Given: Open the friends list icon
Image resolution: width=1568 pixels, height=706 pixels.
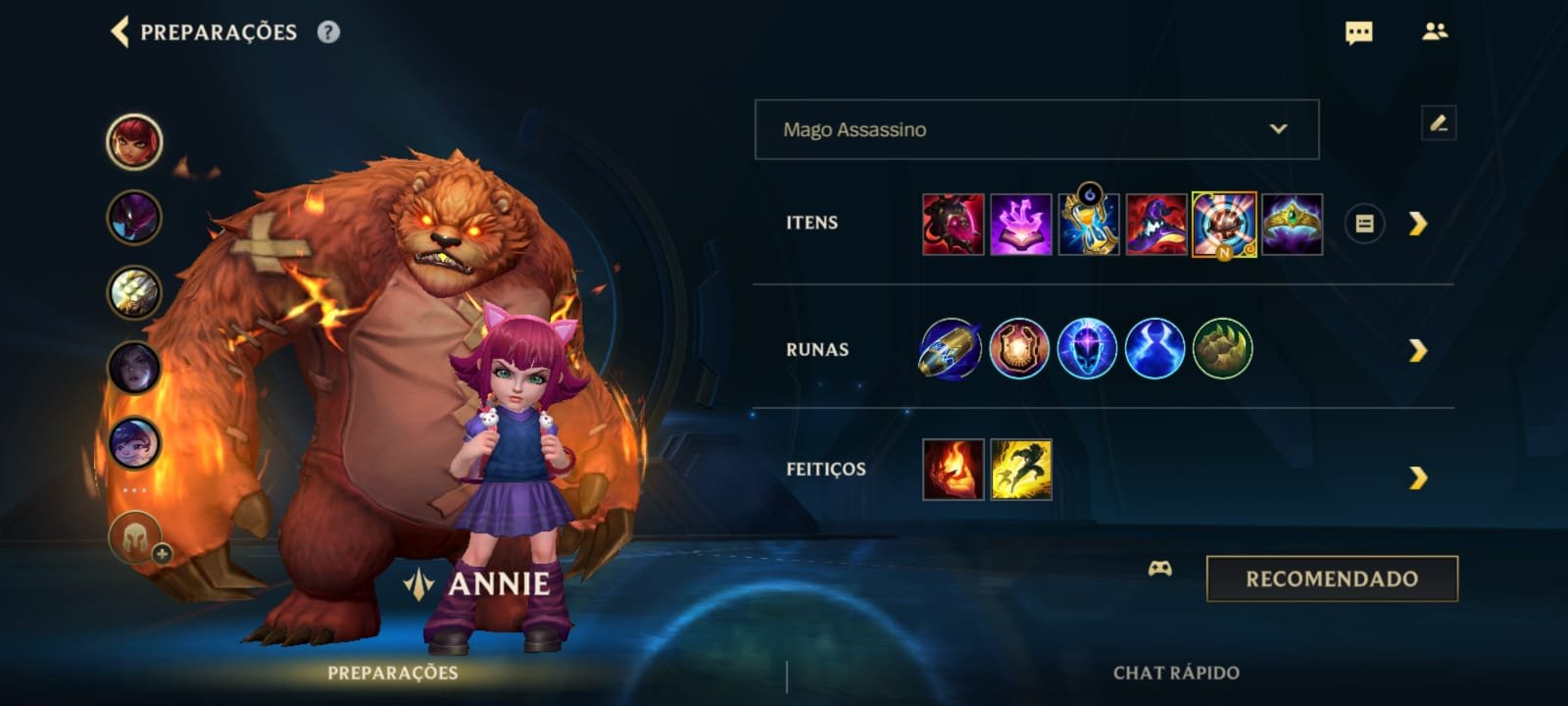Looking at the screenshot, I should (1435, 32).
